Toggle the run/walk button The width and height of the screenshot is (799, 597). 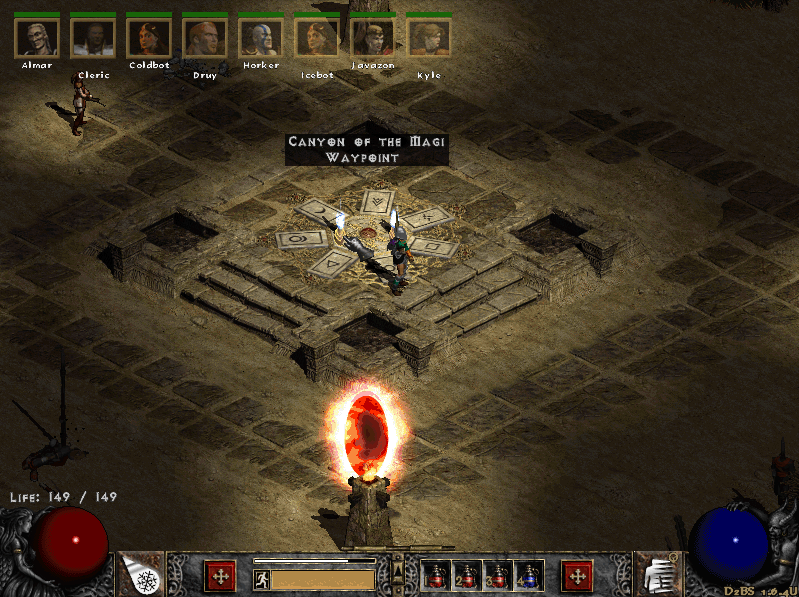pyautogui.click(x=262, y=579)
